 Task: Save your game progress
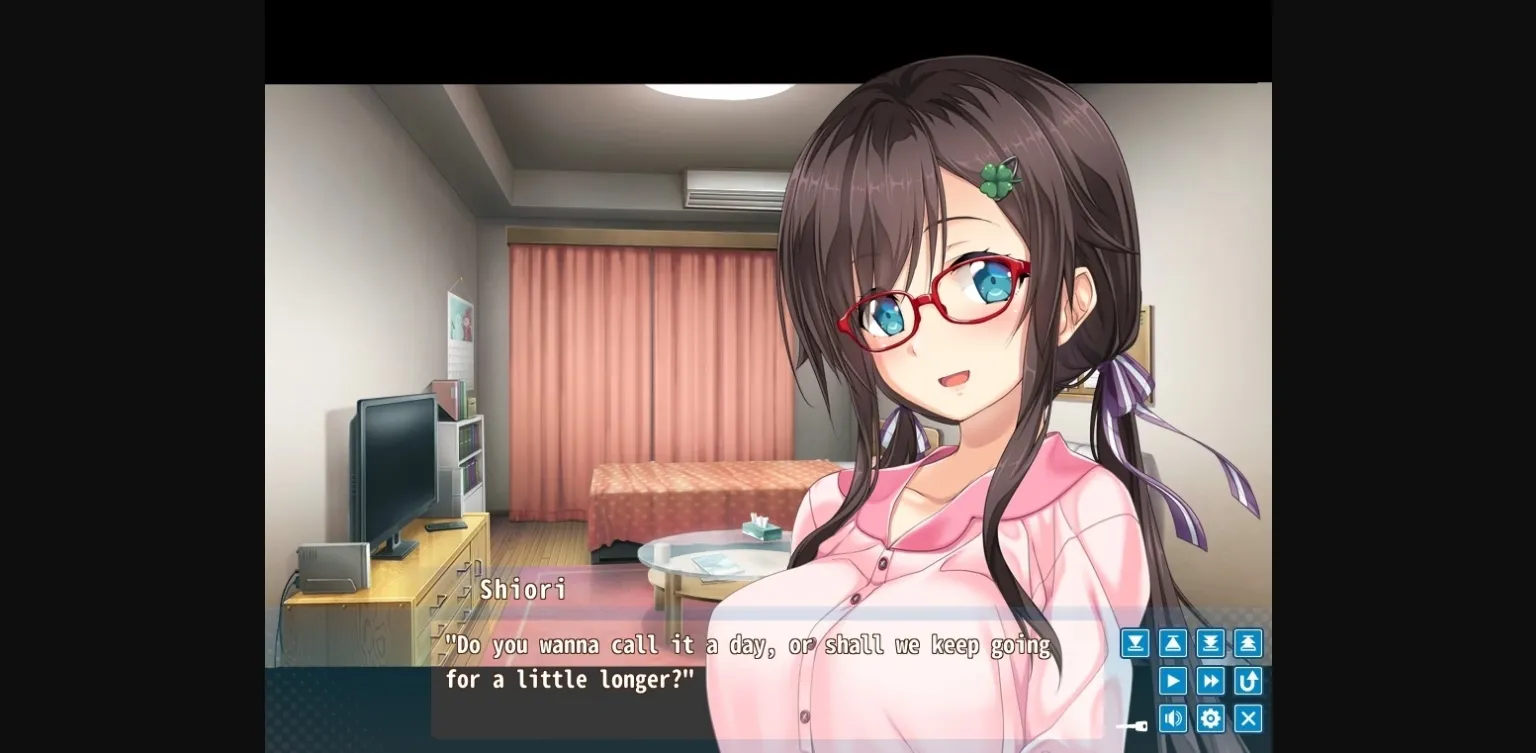pyautogui.click(x=1134, y=643)
